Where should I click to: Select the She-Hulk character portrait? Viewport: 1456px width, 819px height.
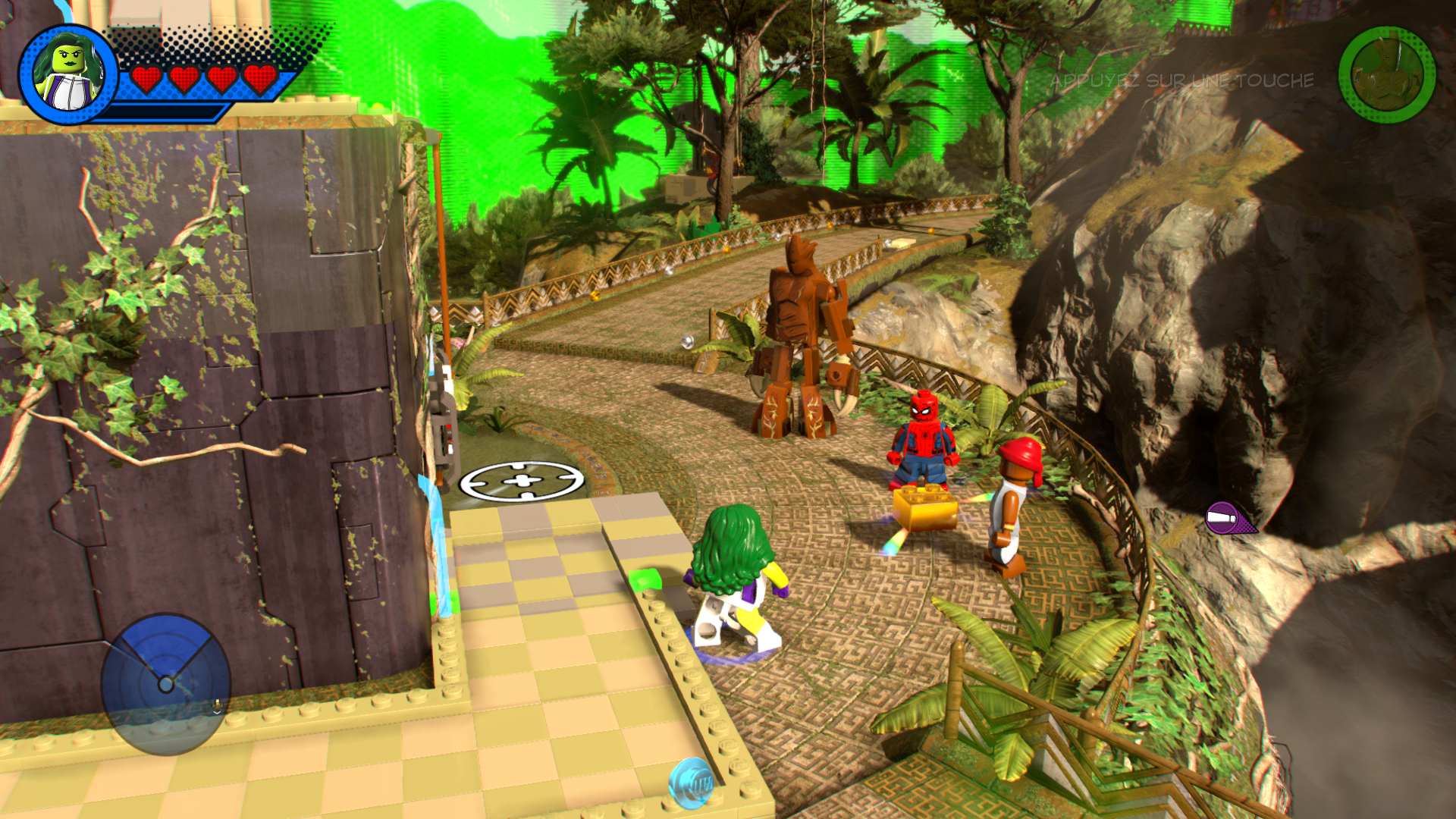(68, 75)
